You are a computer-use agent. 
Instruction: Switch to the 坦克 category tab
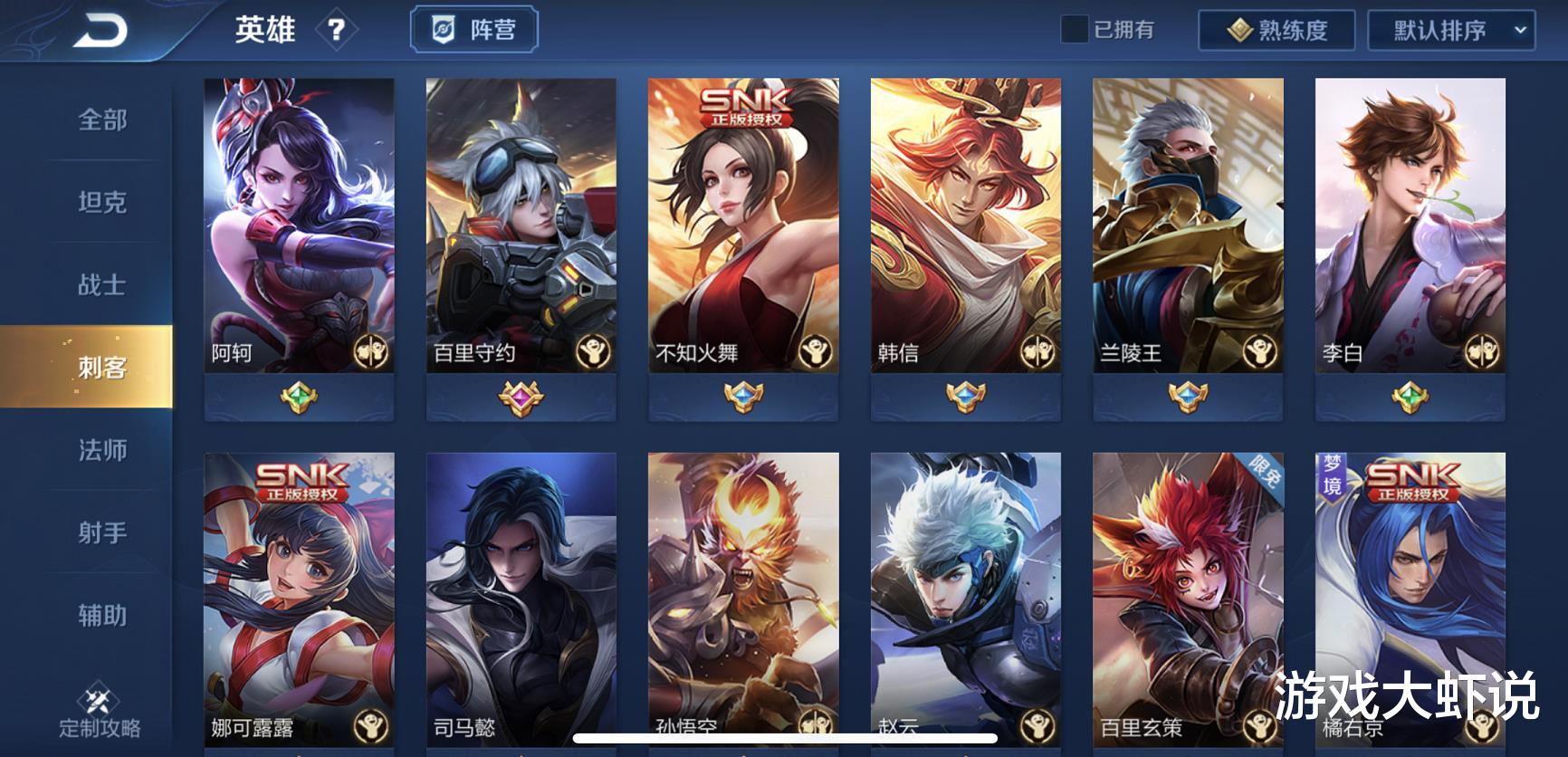click(x=100, y=203)
